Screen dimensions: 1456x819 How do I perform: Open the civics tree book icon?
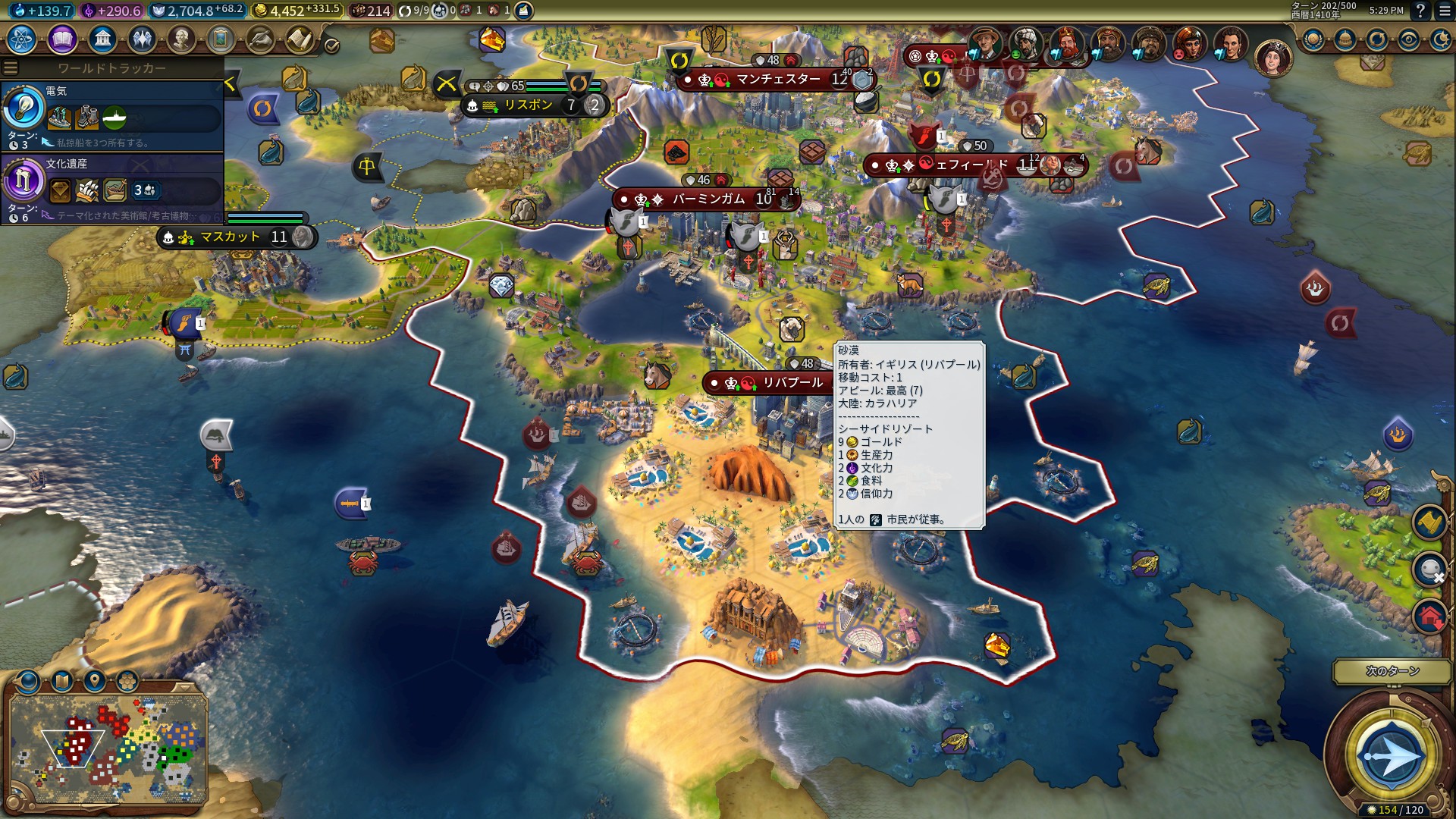click(x=62, y=39)
